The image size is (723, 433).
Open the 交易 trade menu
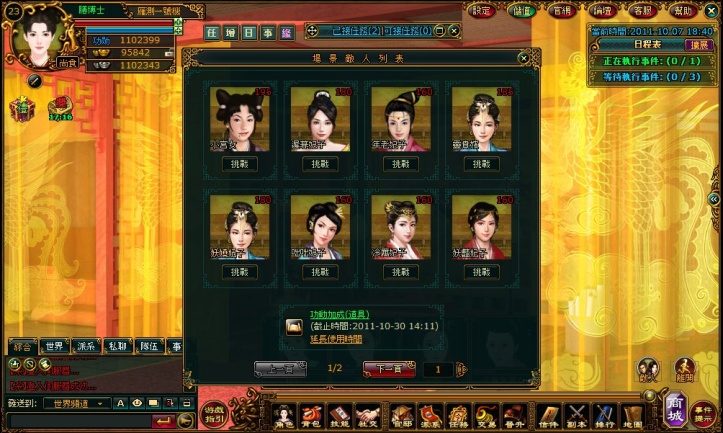point(487,415)
